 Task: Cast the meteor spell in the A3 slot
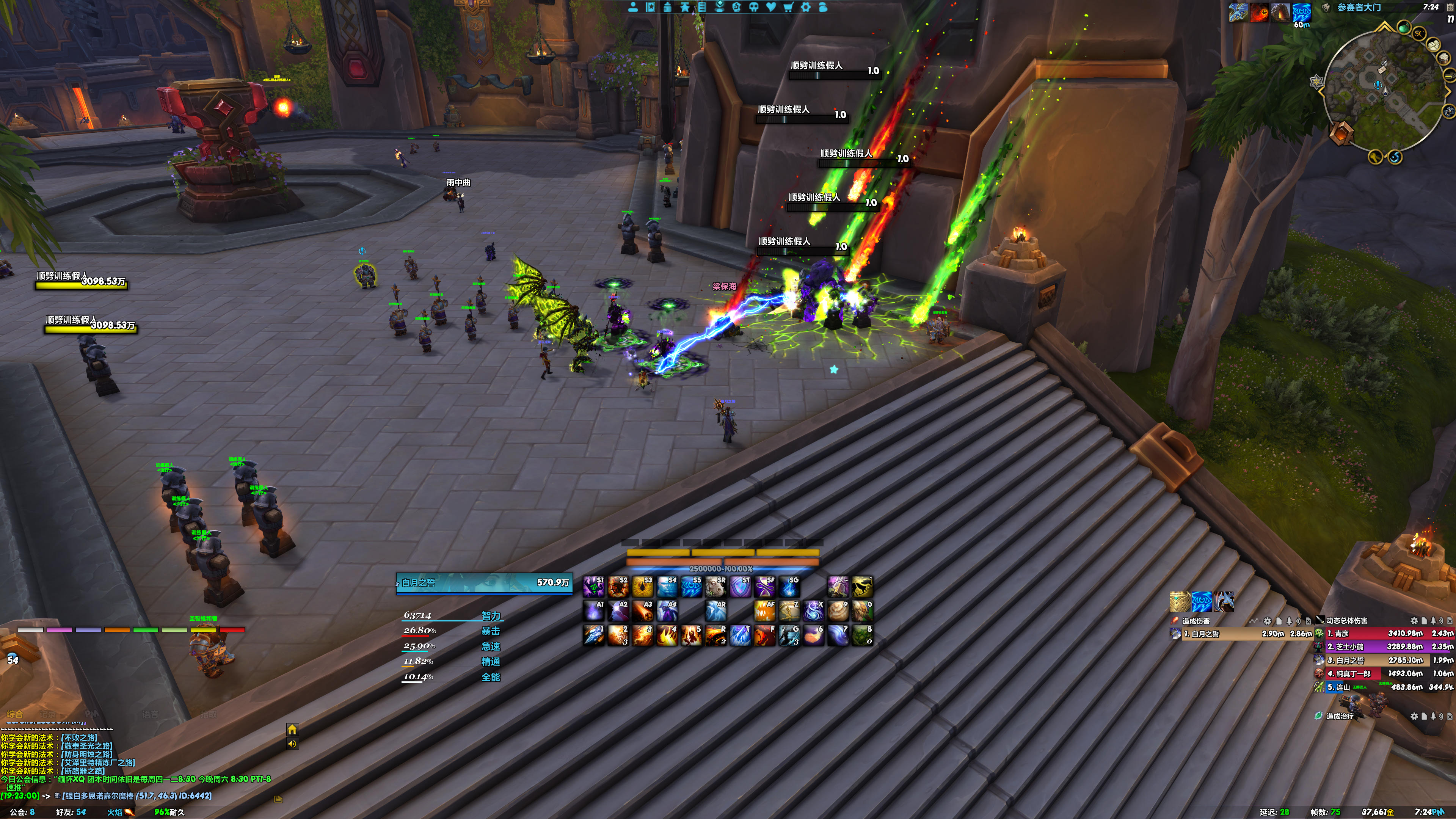(643, 611)
